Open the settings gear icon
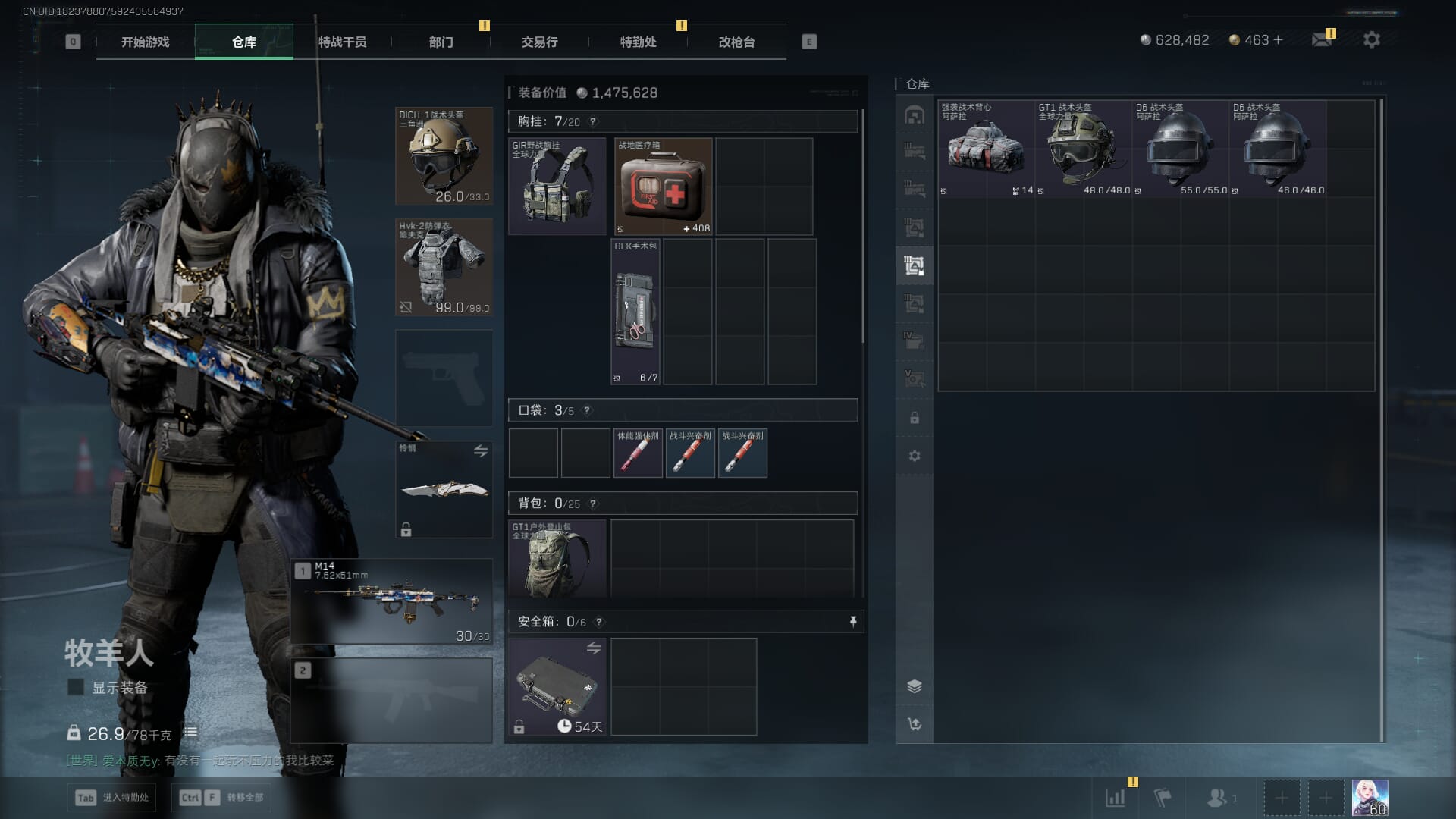This screenshot has width=1456, height=819. tap(1372, 39)
